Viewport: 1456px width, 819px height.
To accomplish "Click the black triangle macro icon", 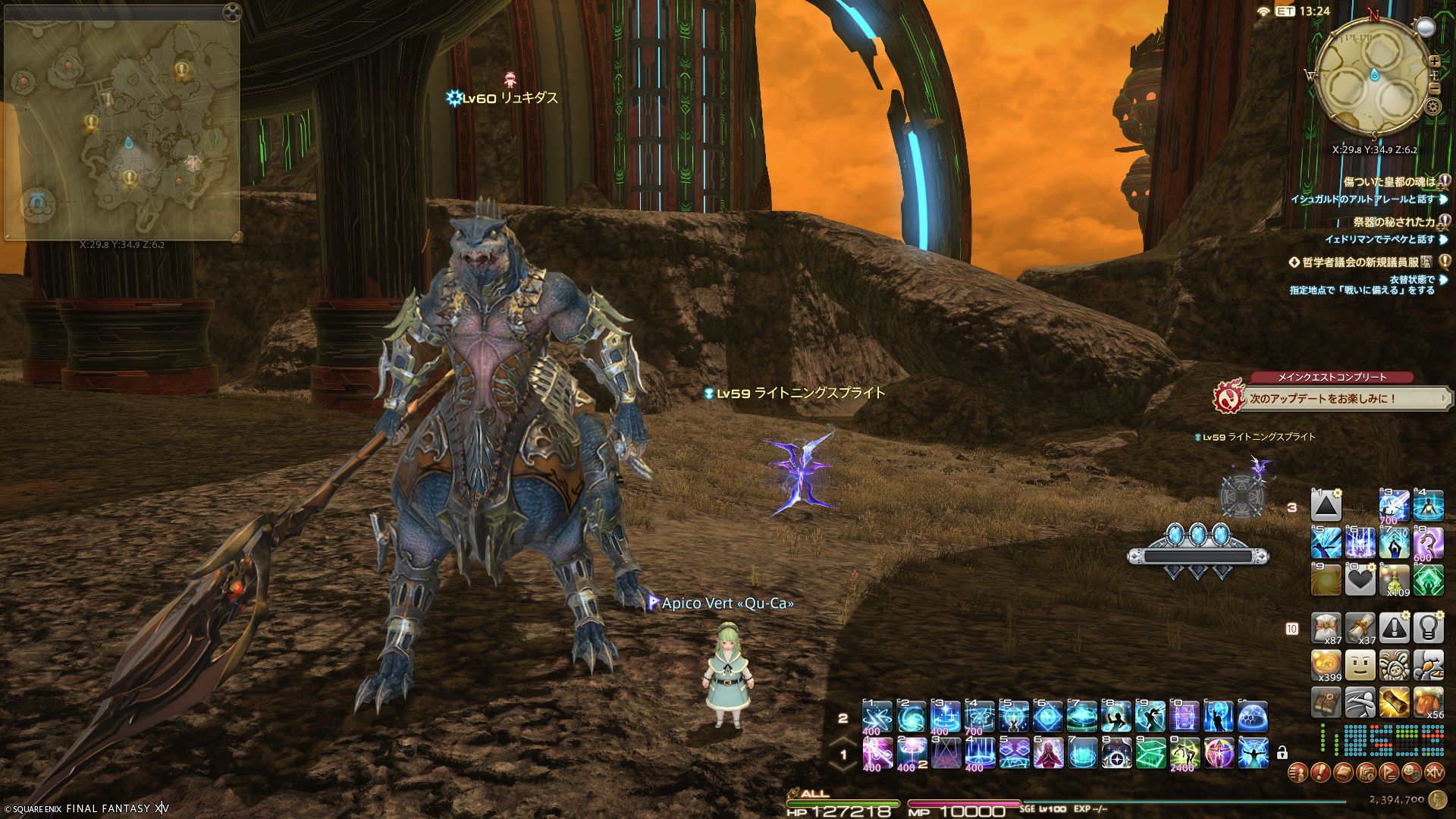I will pyautogui.click(x=1326, y=506).
